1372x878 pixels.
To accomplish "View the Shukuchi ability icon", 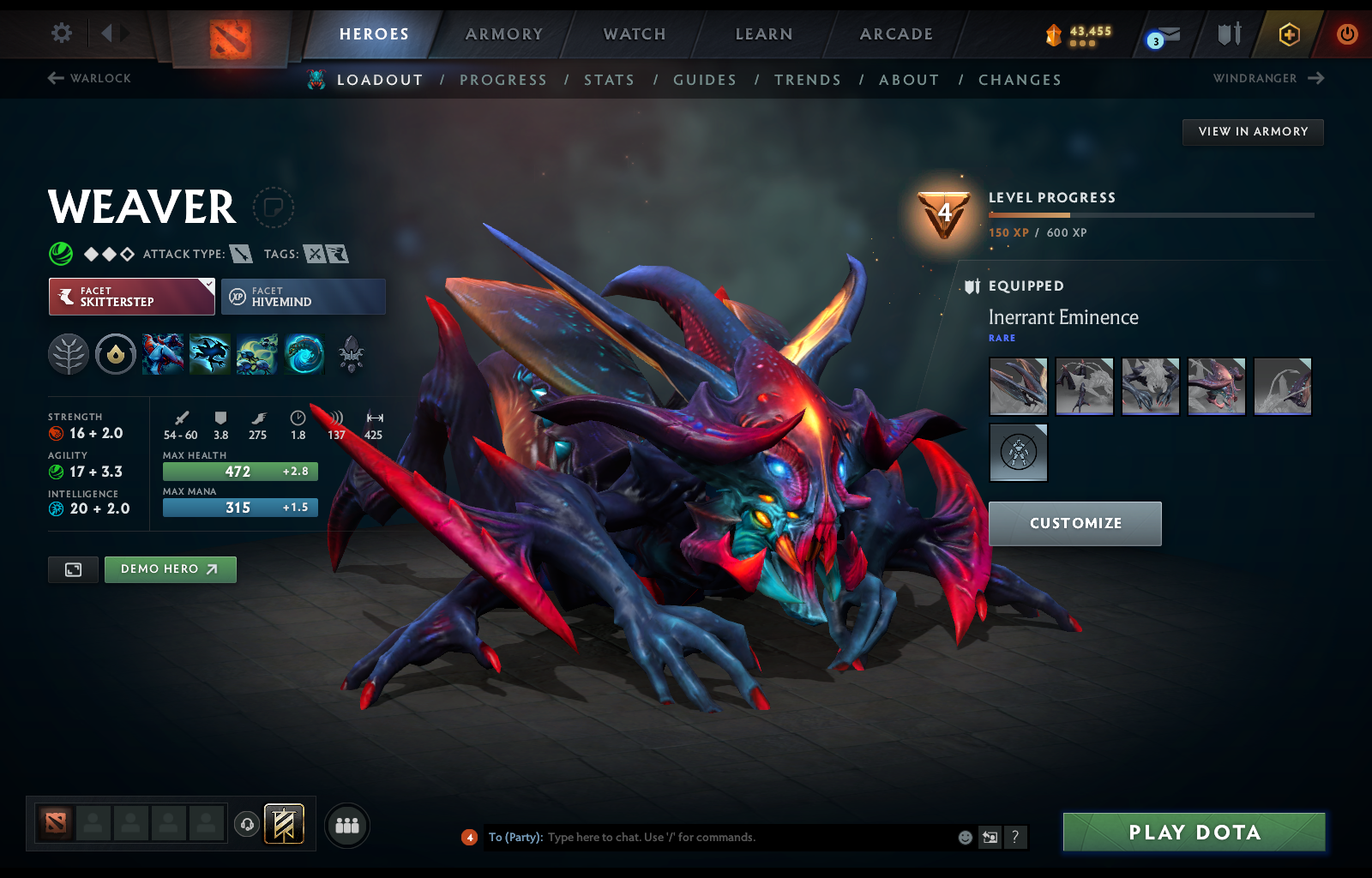I will click(x=210, y=354).
